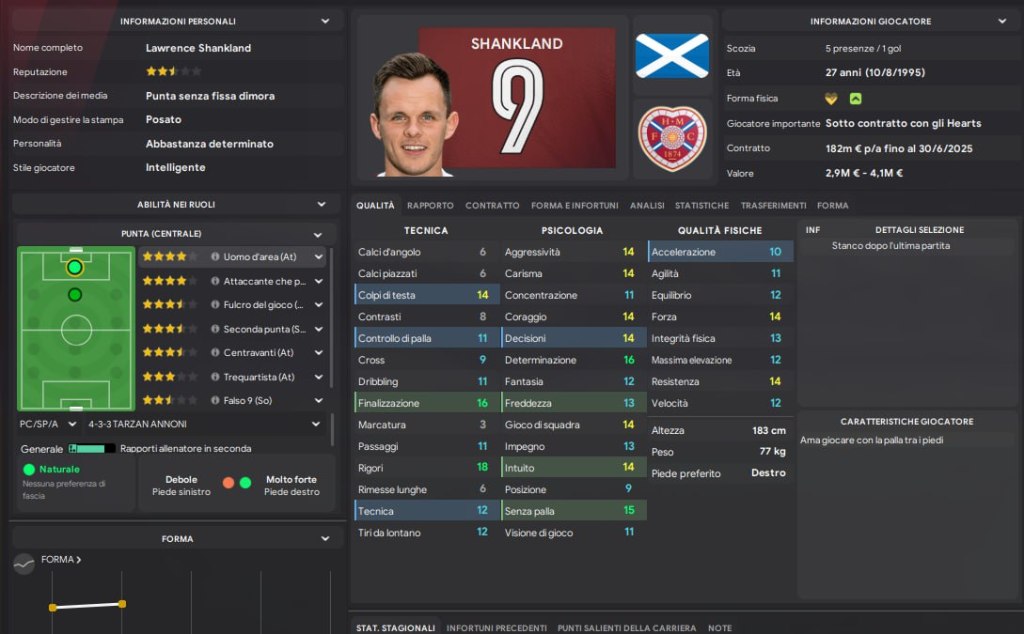This screenshot has height=634, width=1024.
Task: Open the Contratto tab
Action: 492,206
